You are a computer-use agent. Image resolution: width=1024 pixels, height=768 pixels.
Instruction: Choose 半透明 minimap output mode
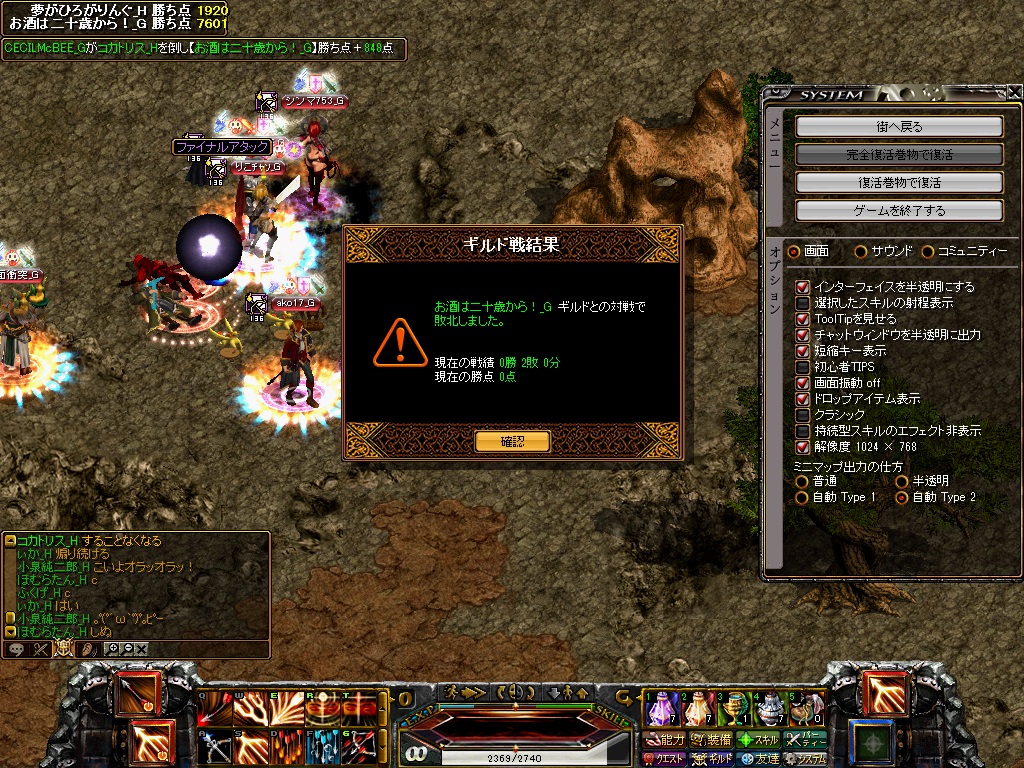pyautogui.click(x=901, y=481)
